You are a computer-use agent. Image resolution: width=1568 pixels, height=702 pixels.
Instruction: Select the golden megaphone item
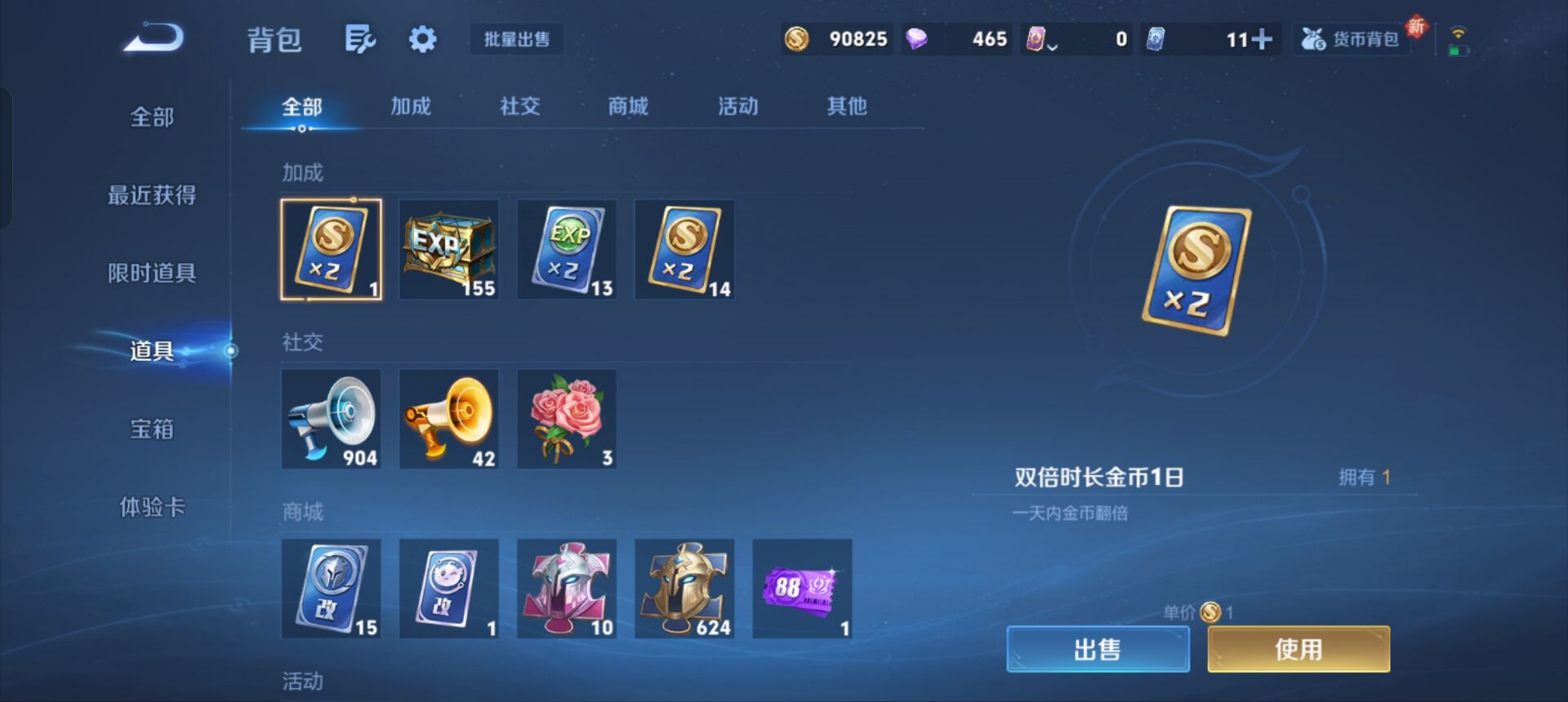(449, 419)
